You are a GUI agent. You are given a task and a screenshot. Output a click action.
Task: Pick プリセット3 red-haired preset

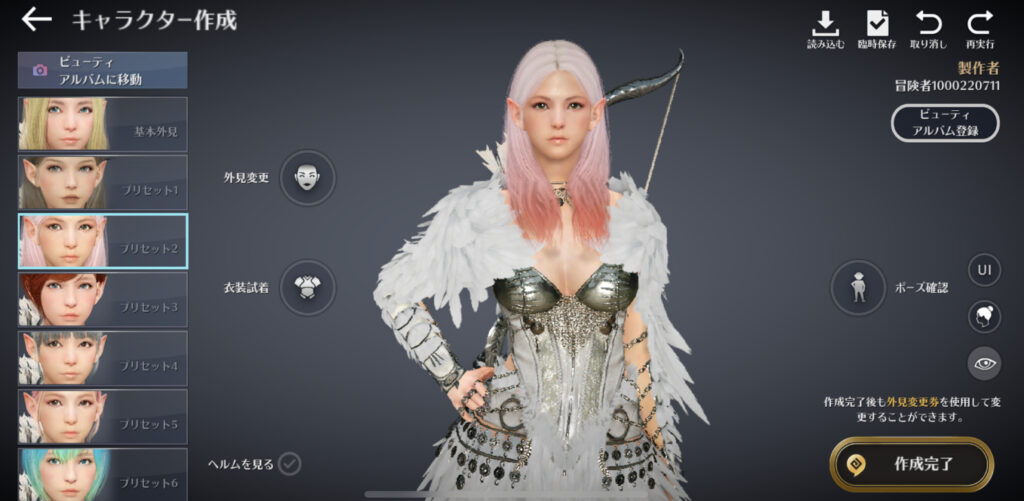click(x=102, y=299)
